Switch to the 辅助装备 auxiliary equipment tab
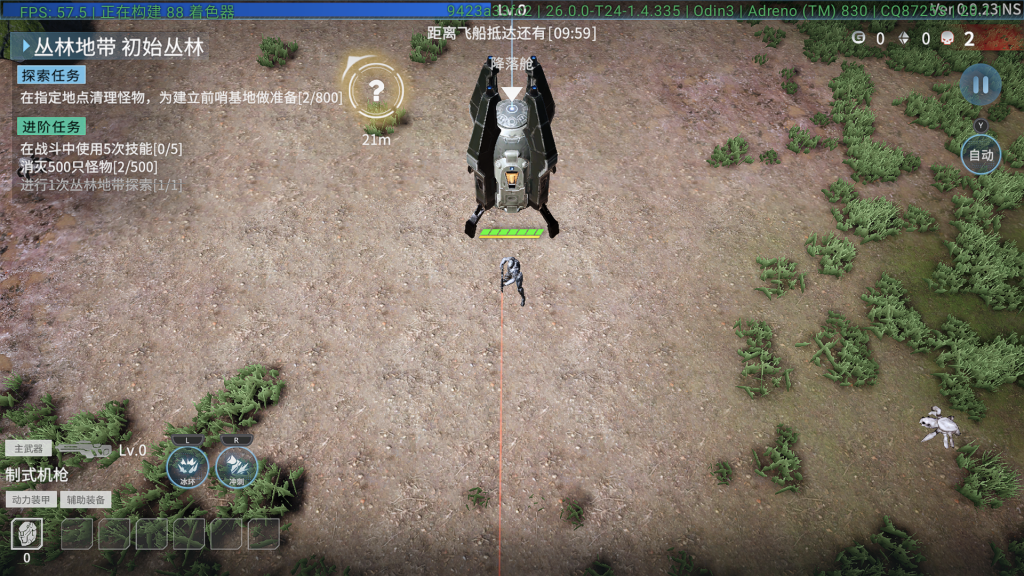Image resolution: width=1024 pixels, height=576 pixels. coord(87,499)
